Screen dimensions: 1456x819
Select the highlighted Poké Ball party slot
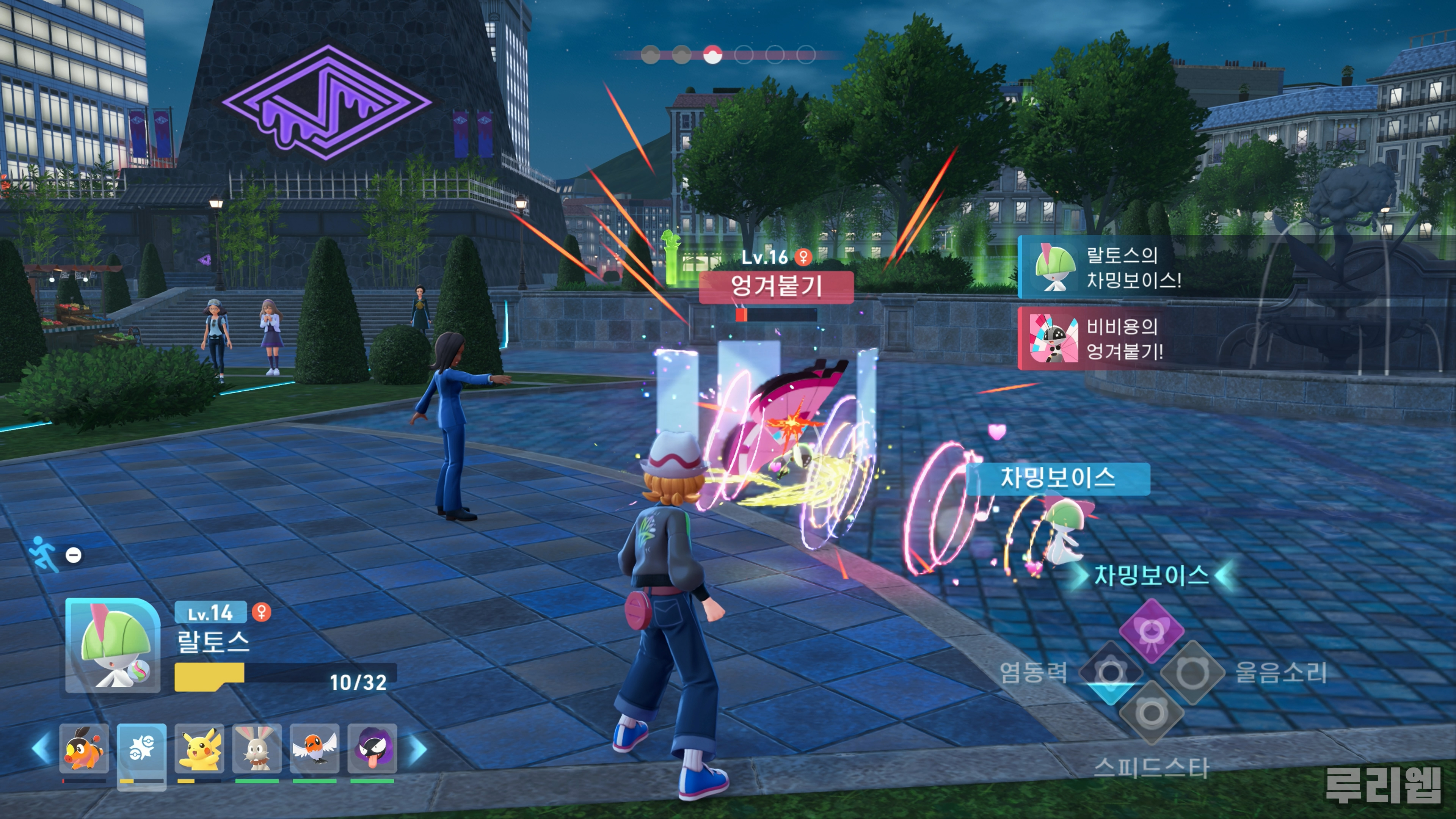pos(141,749)
